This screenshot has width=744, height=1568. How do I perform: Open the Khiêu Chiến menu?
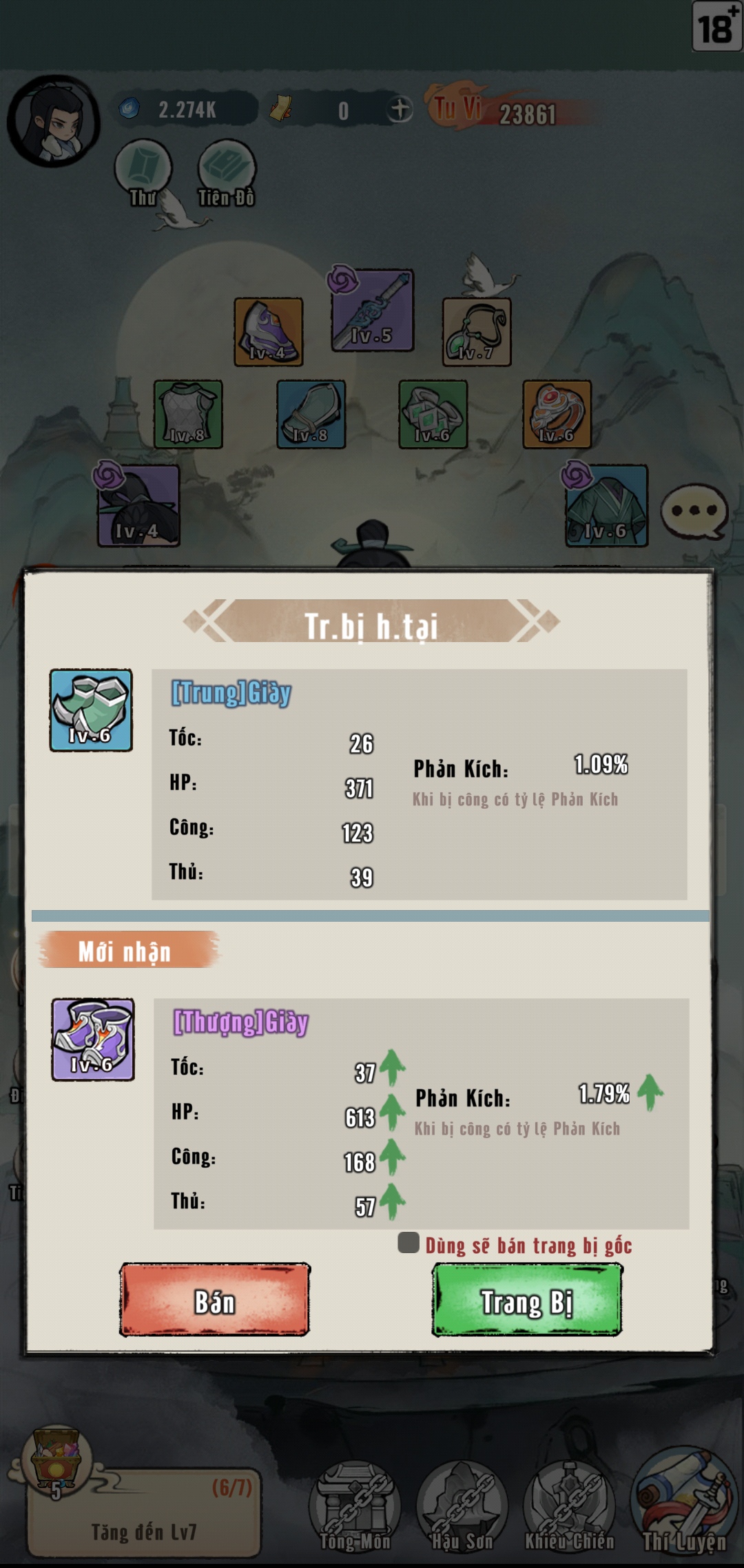coord(569,1505)
